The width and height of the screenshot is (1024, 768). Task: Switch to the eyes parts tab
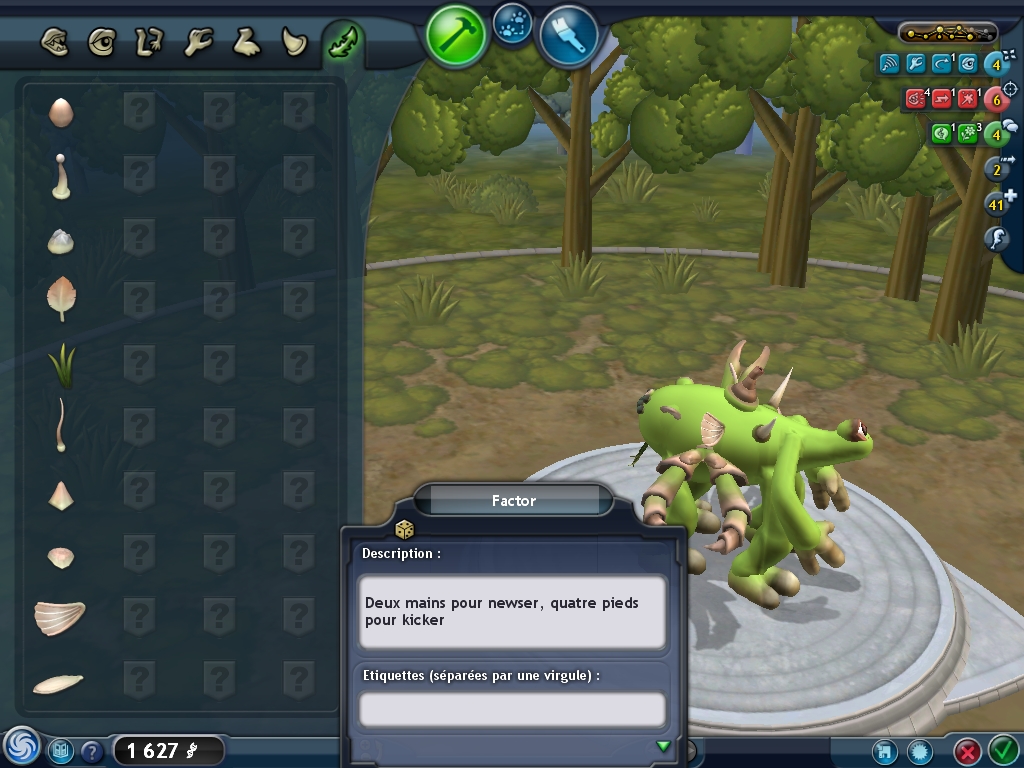coord(101,42)
